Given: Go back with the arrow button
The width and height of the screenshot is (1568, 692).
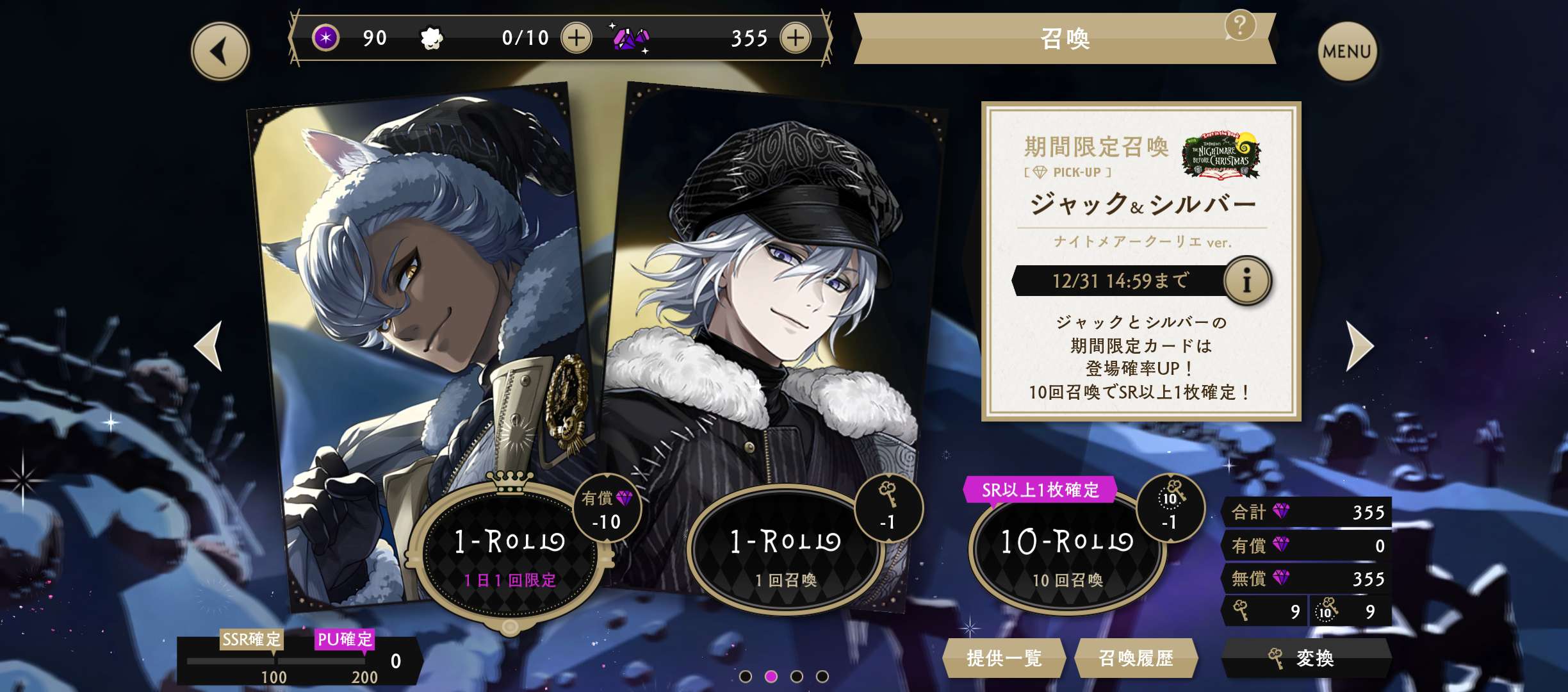Looking at the screenshot, I should [220, 51].
